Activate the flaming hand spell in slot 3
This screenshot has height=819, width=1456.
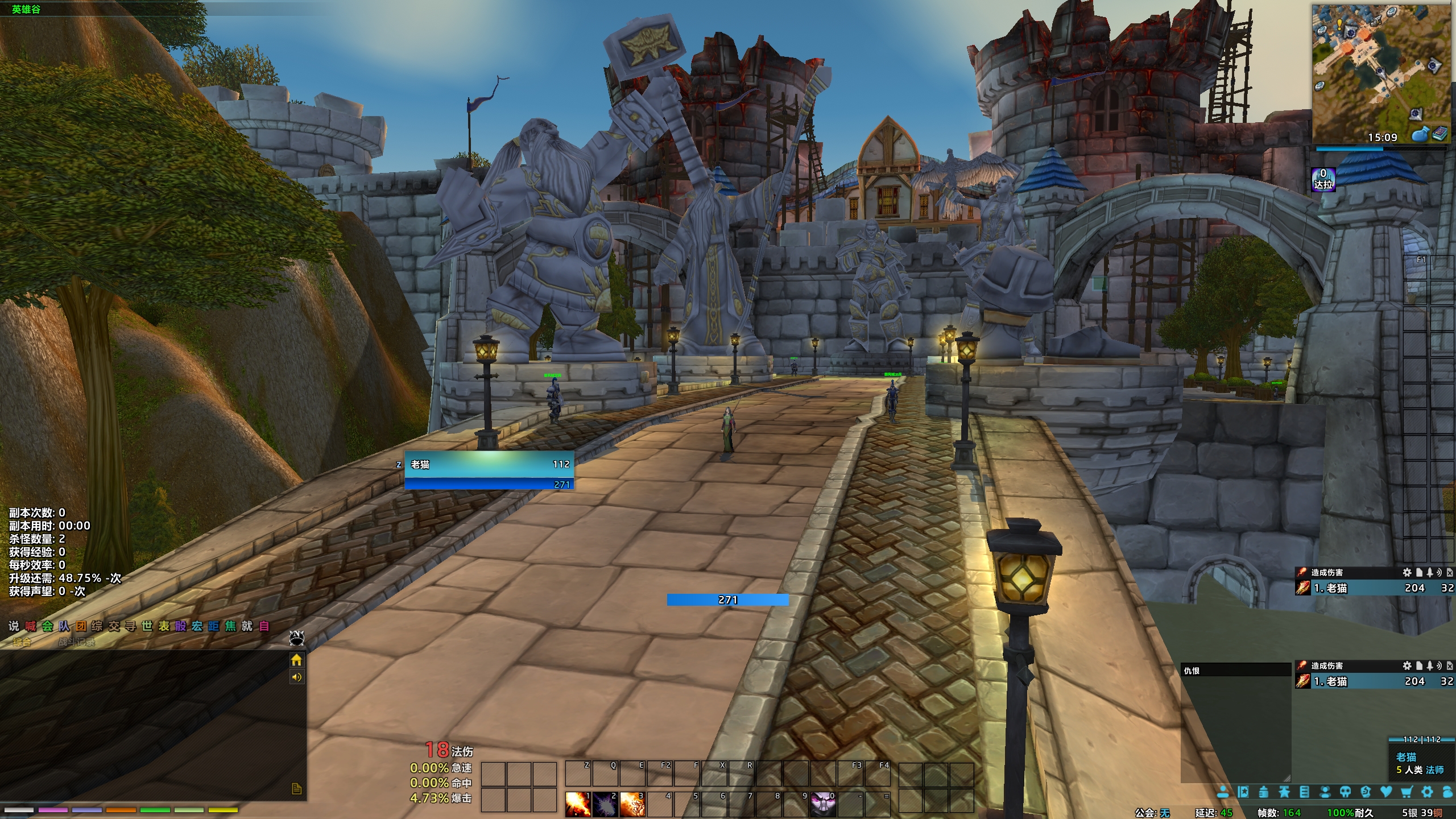coord(632,804)
